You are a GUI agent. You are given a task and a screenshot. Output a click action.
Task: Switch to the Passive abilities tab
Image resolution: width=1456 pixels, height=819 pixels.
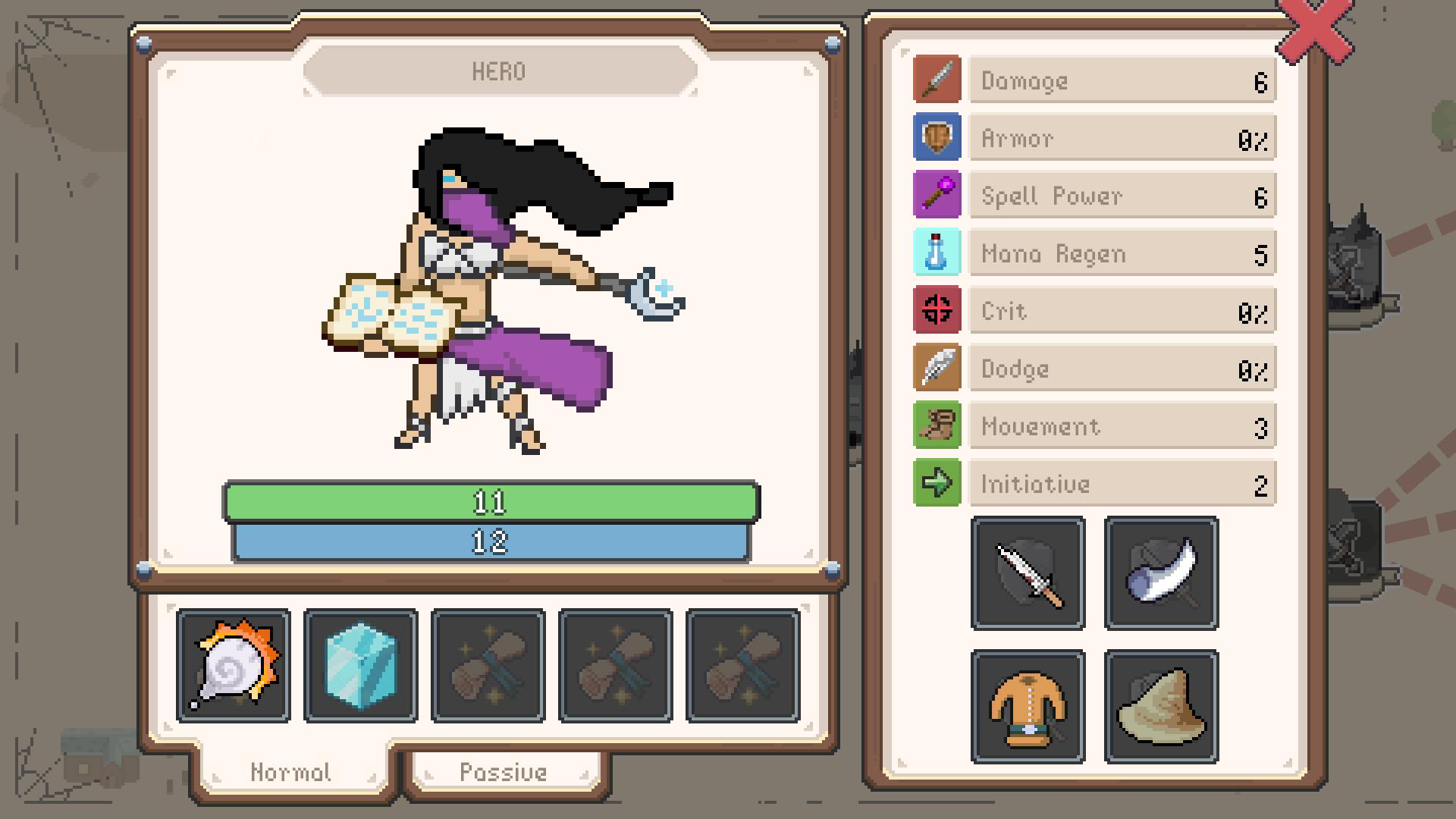pos(504,772)
